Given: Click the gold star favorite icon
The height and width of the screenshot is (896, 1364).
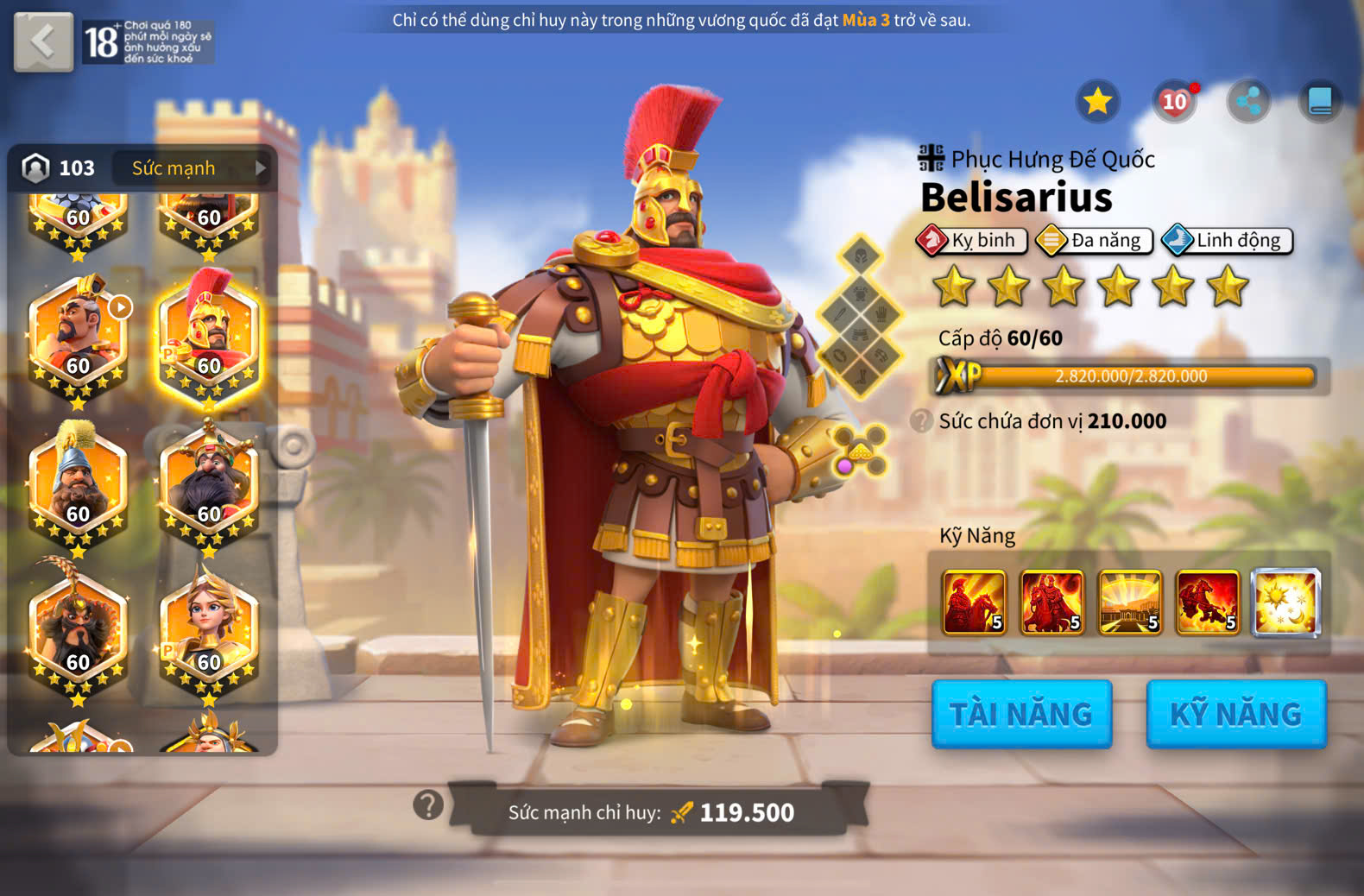Looking at the screenshot, I should pyautogui.click(x=1097, y=102).
